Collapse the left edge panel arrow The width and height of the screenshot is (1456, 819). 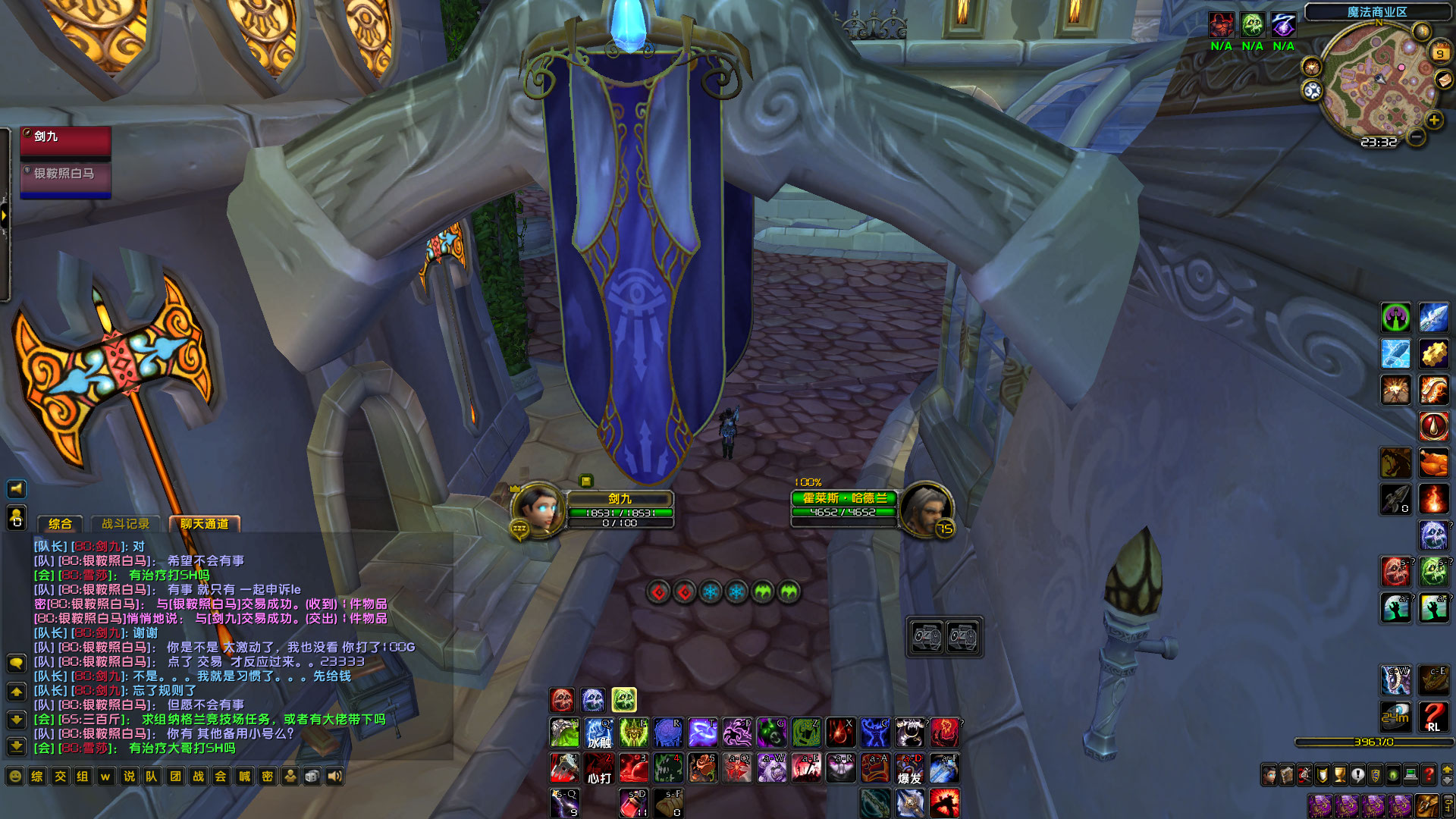5,216
